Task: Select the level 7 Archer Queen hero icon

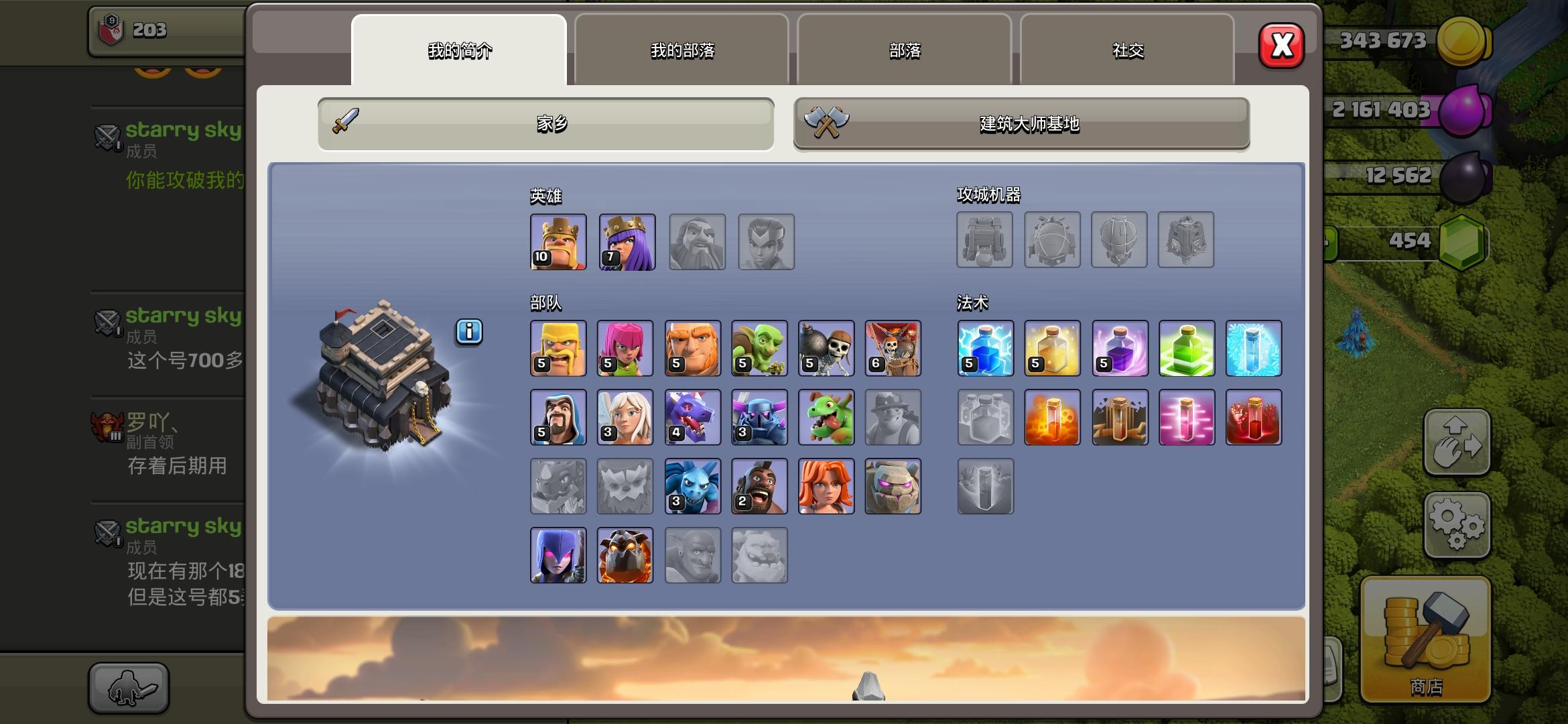Action: click(x=627, y=242)
